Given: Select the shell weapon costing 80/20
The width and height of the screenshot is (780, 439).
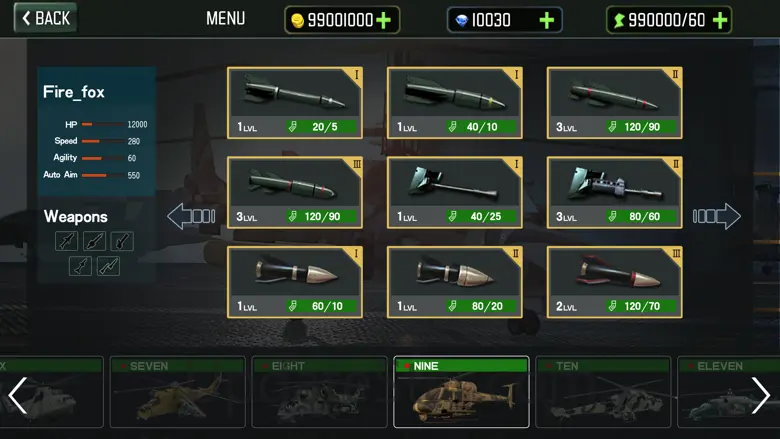Looking at the screenshot, I should 454,282.
